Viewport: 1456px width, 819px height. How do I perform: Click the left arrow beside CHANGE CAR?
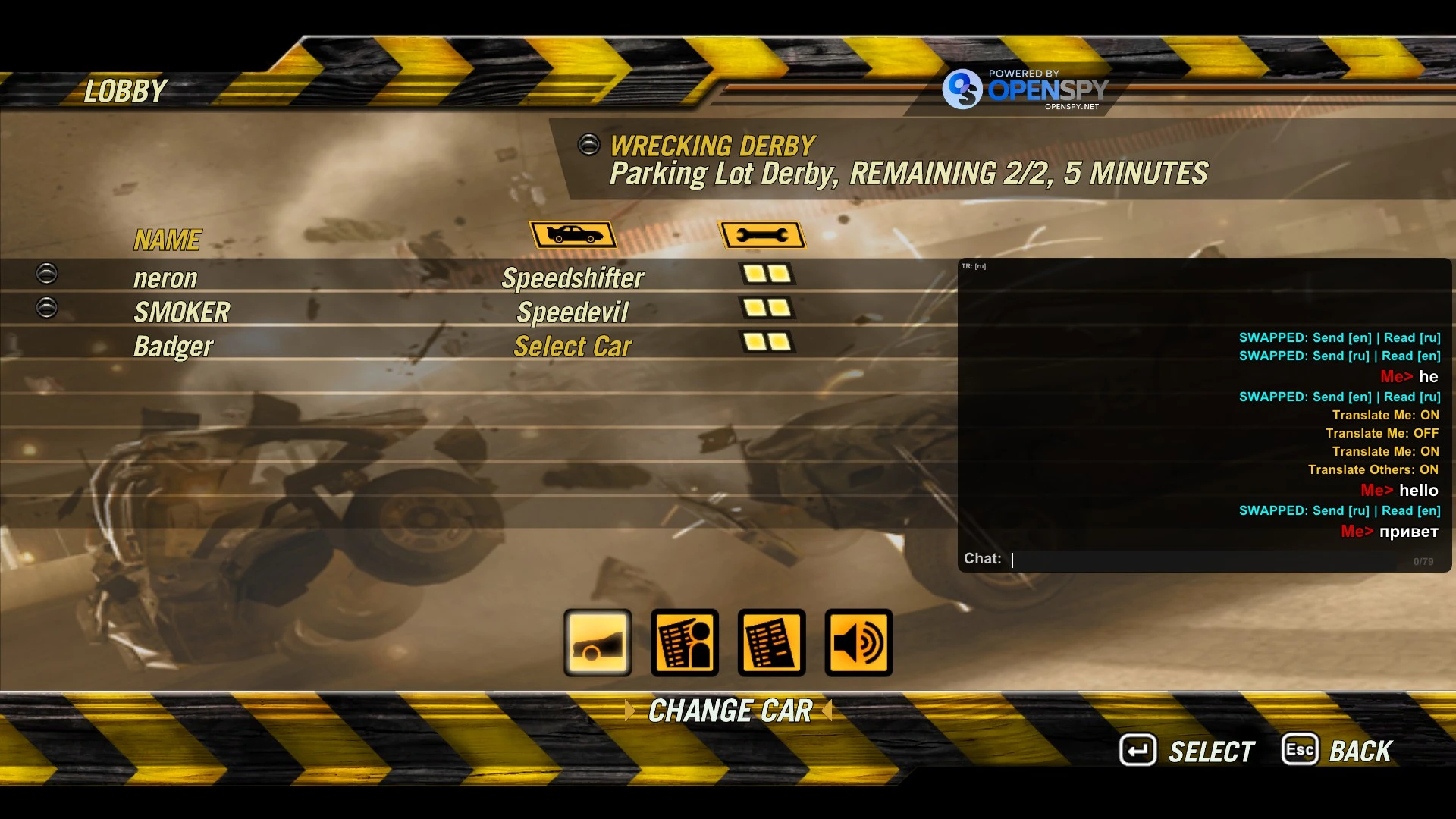coord(631,711)
